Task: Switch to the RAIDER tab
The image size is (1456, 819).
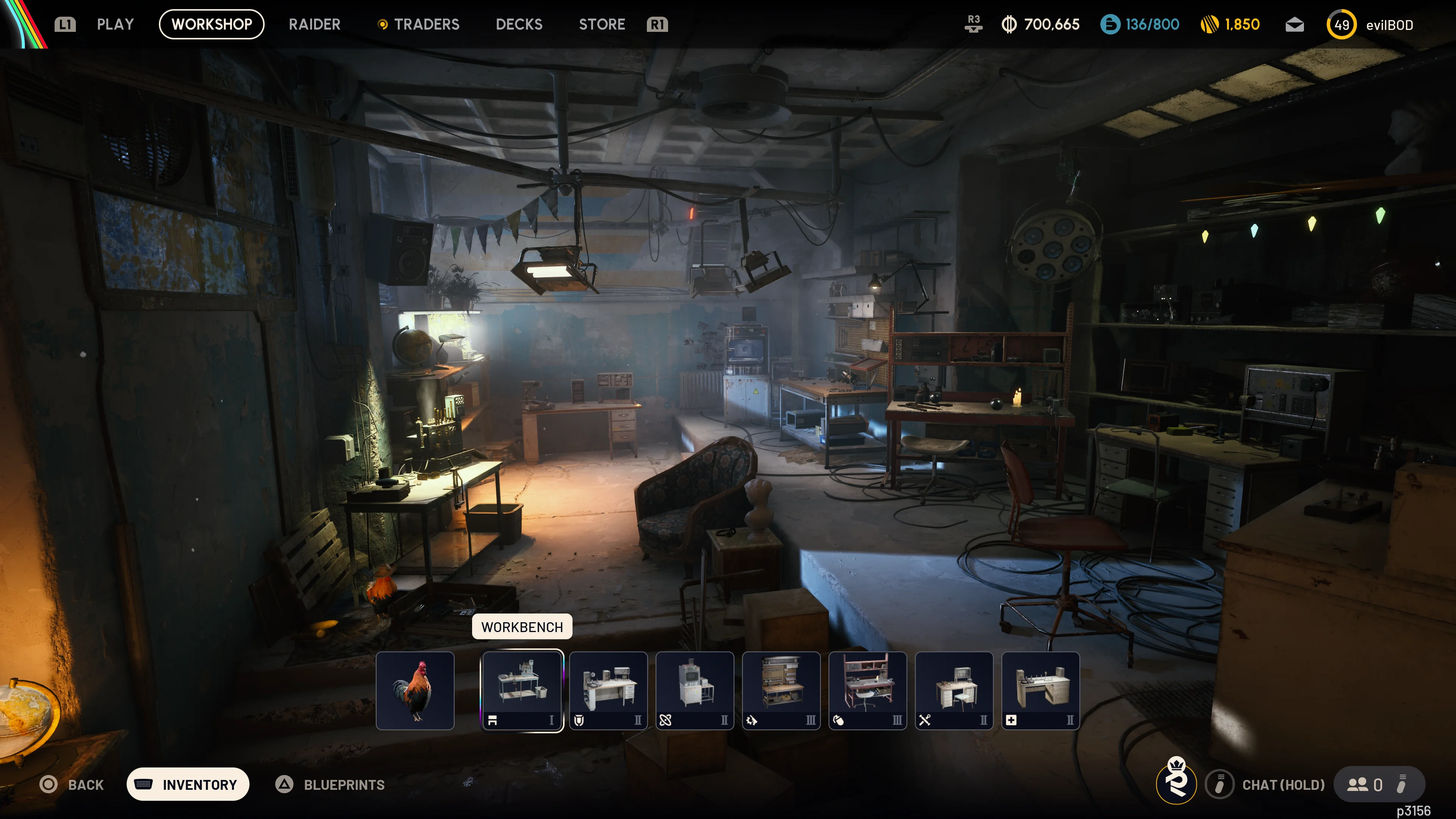Action: coord(314,24)
